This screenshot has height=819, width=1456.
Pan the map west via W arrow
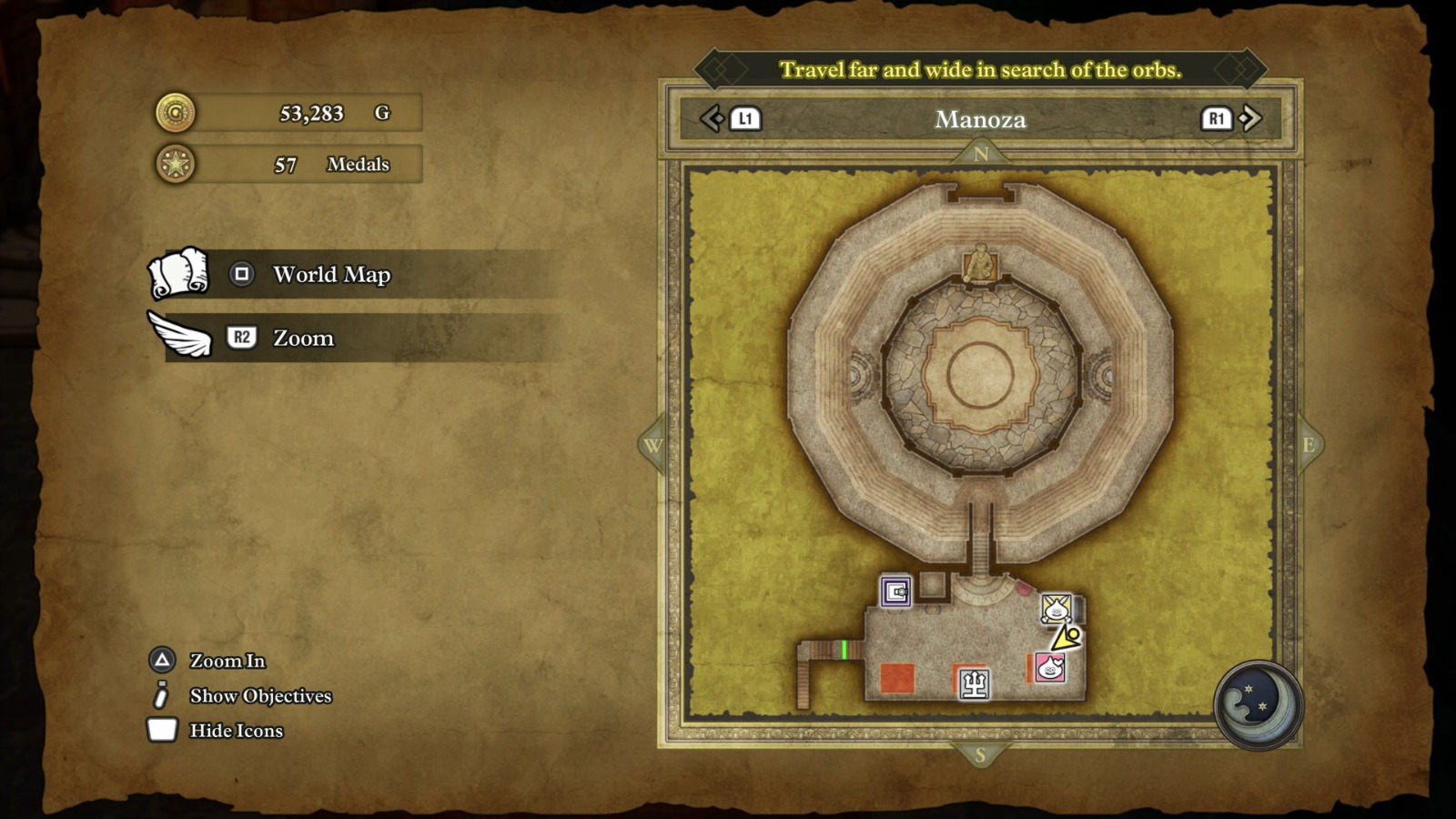pyautogui.click(x=652, y=445)
